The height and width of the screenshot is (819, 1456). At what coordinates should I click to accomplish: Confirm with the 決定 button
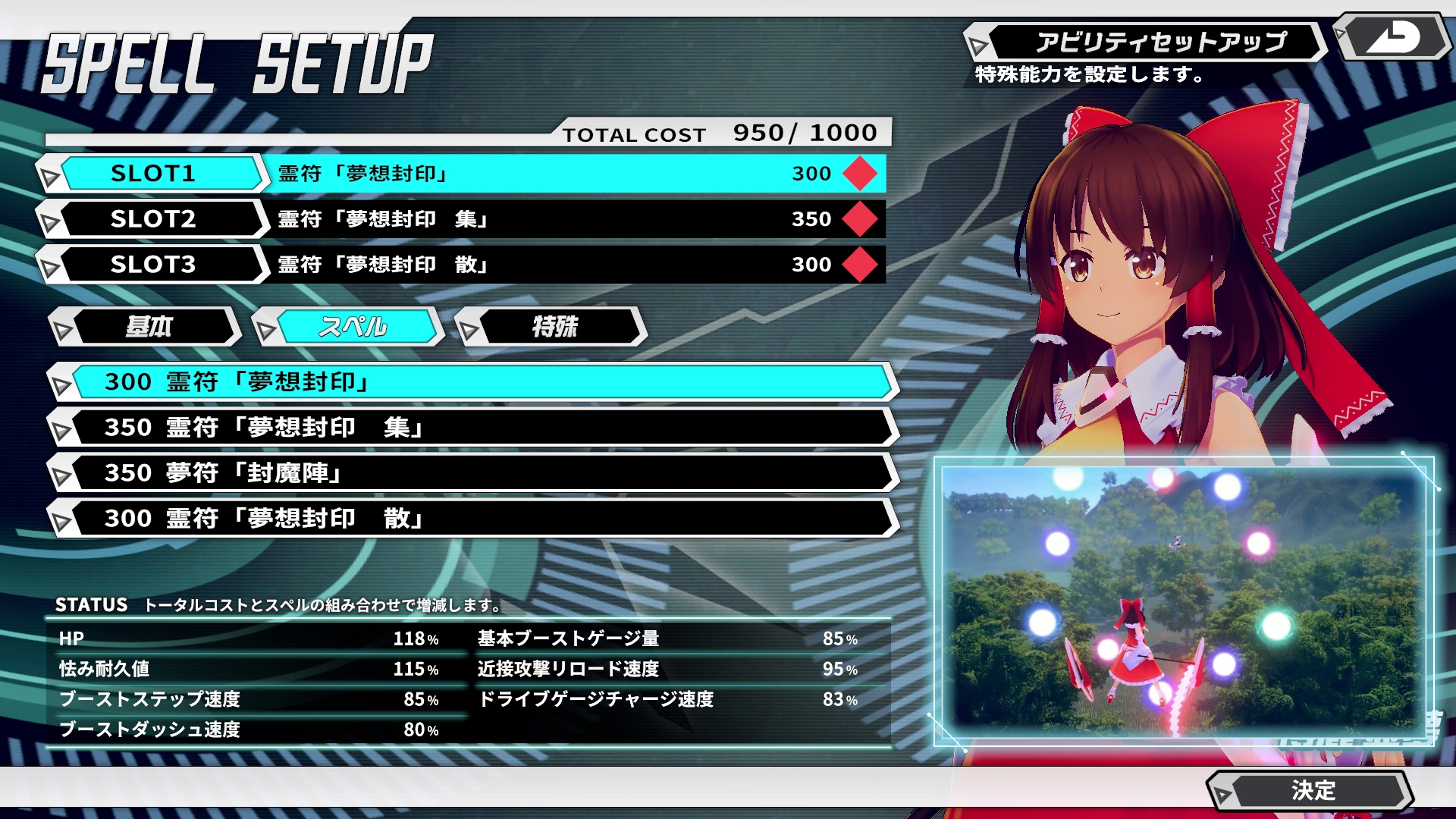[x=1312, y=790]
